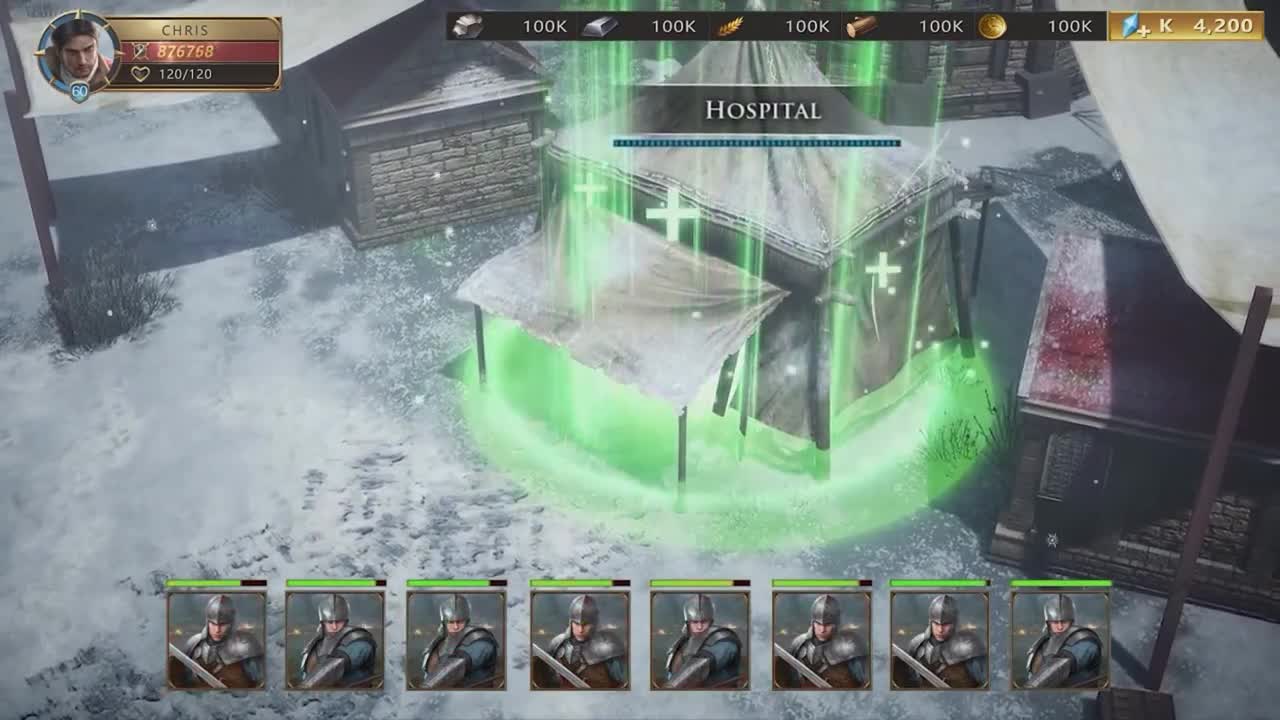Select the last soldier card on right
Screen dimensions: 1280x720
(1062, 640)
